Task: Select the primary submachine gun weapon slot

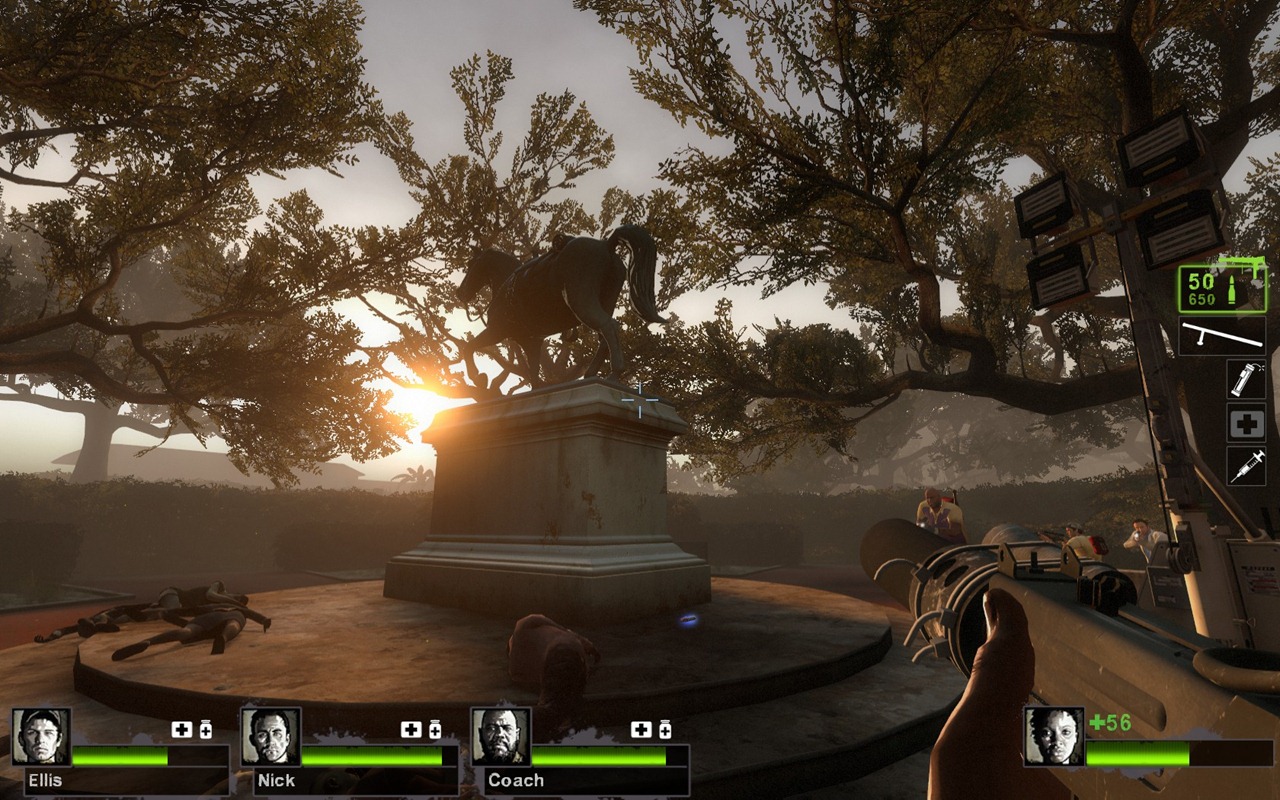Action: 1222,288
